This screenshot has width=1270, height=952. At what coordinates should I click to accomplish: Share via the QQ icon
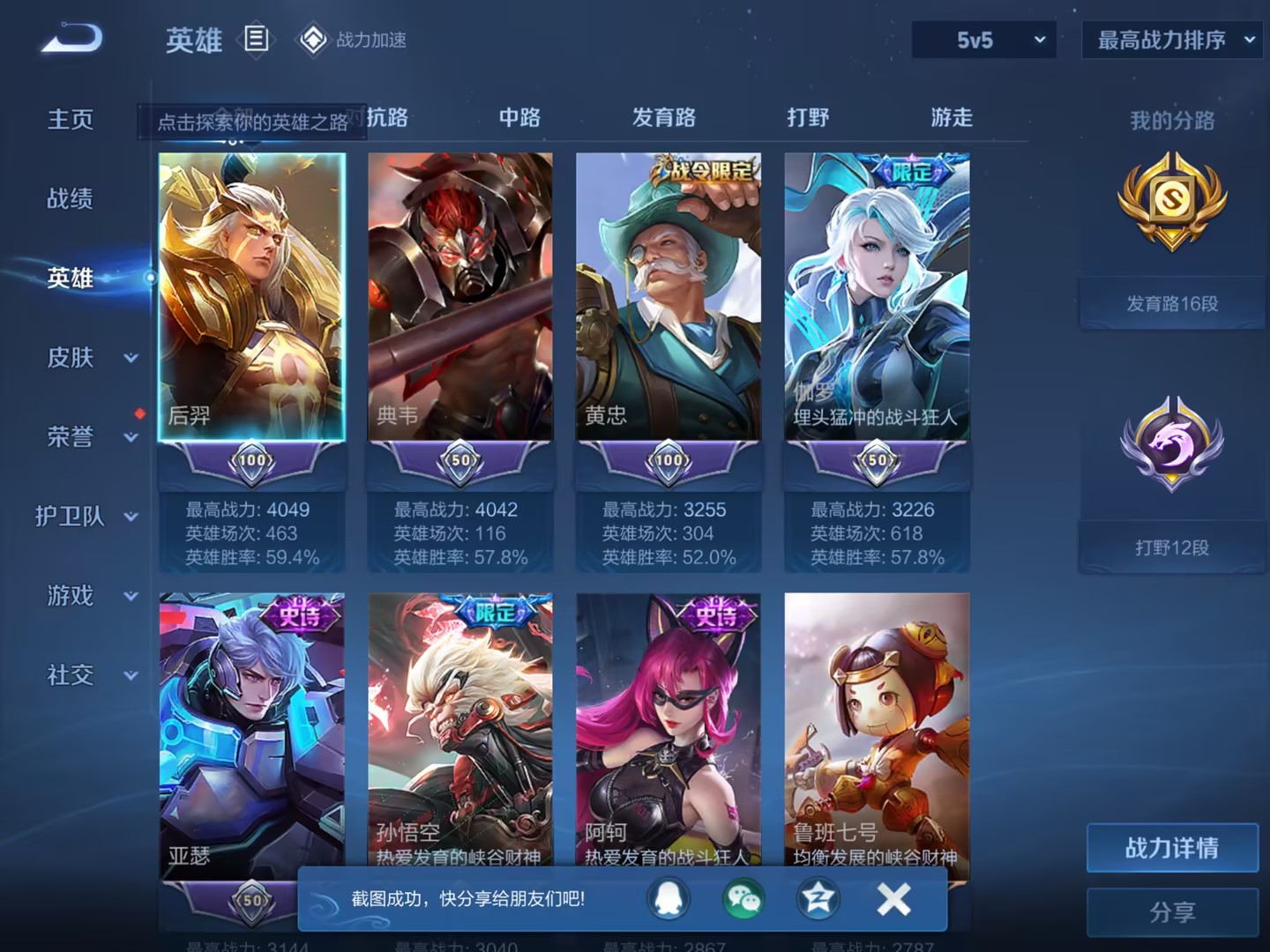[669, 900]
